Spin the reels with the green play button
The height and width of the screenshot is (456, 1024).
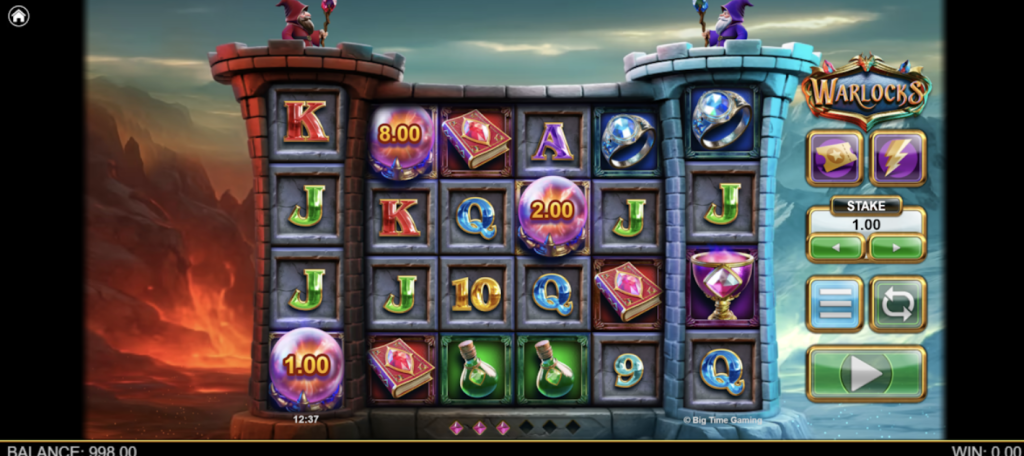865,373
